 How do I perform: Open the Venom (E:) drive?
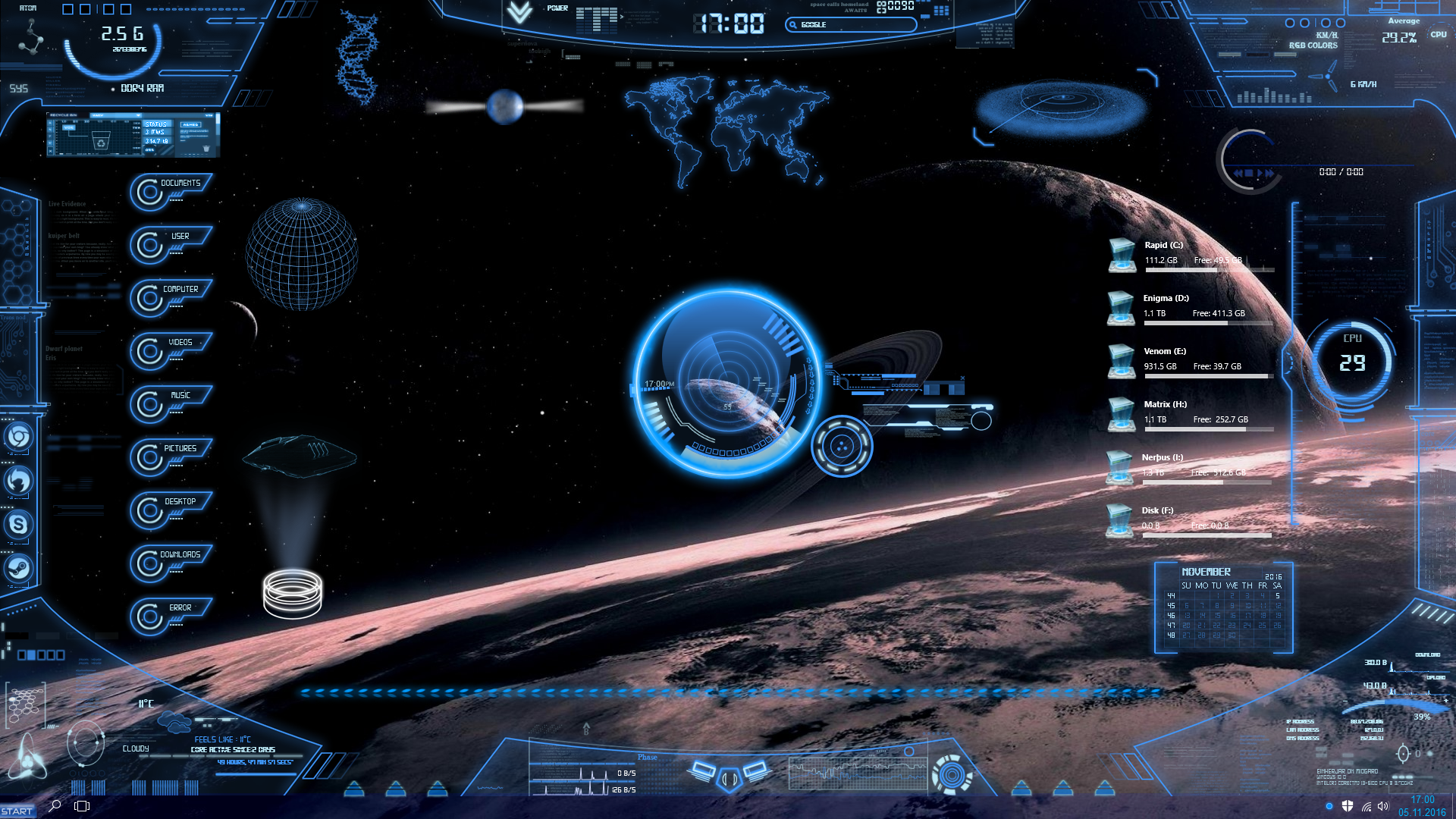(x=1122, y=360)
